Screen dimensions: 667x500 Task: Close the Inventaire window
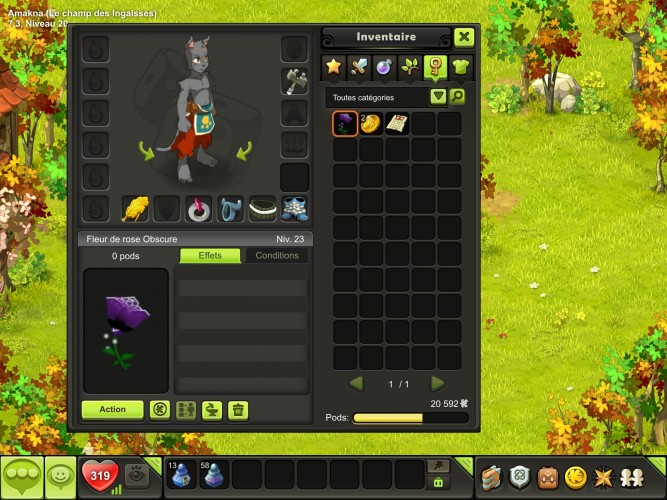point(464,37)
